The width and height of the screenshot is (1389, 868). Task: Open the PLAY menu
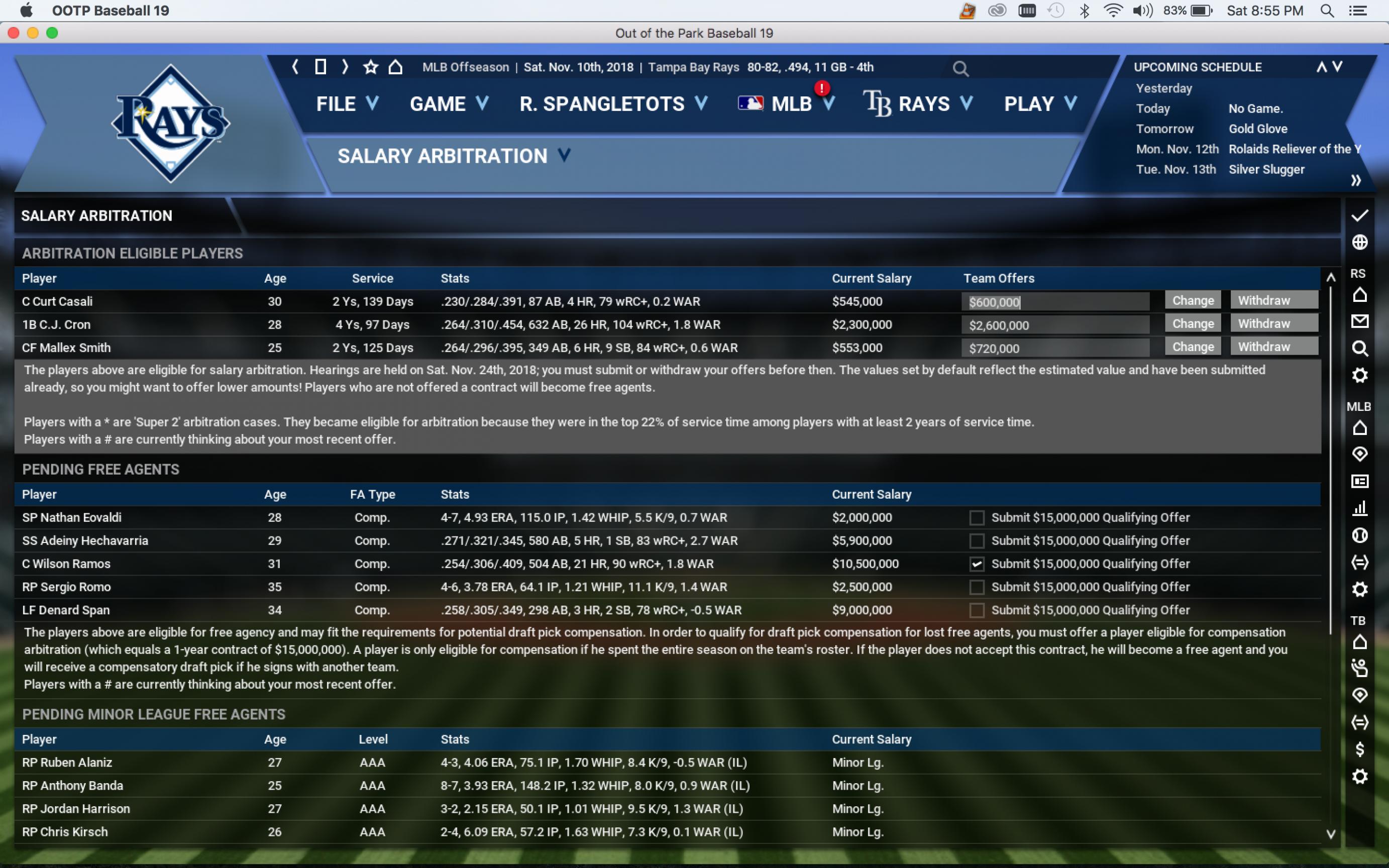(x=1039, y=104)
